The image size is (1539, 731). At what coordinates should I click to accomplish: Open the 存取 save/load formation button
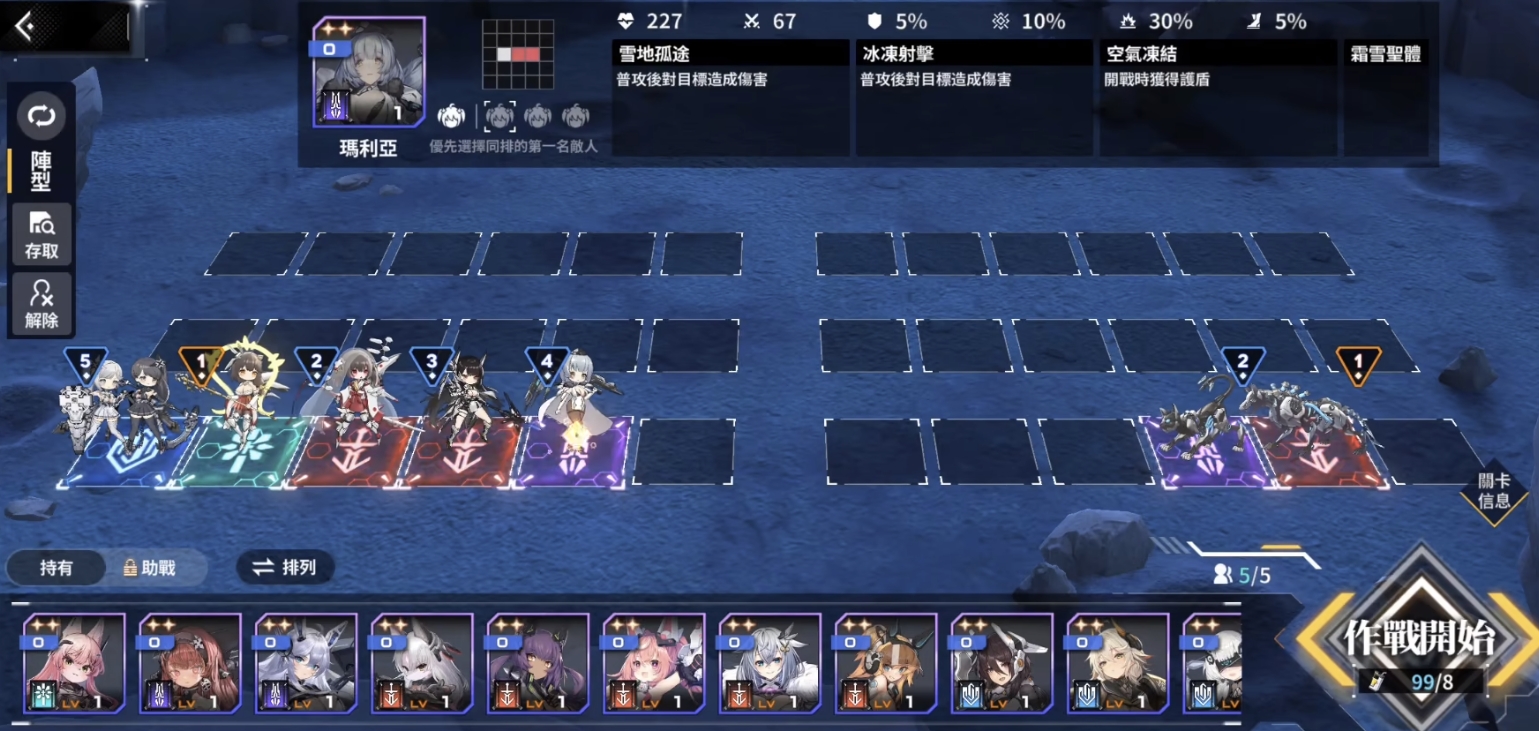coord(41,236)
